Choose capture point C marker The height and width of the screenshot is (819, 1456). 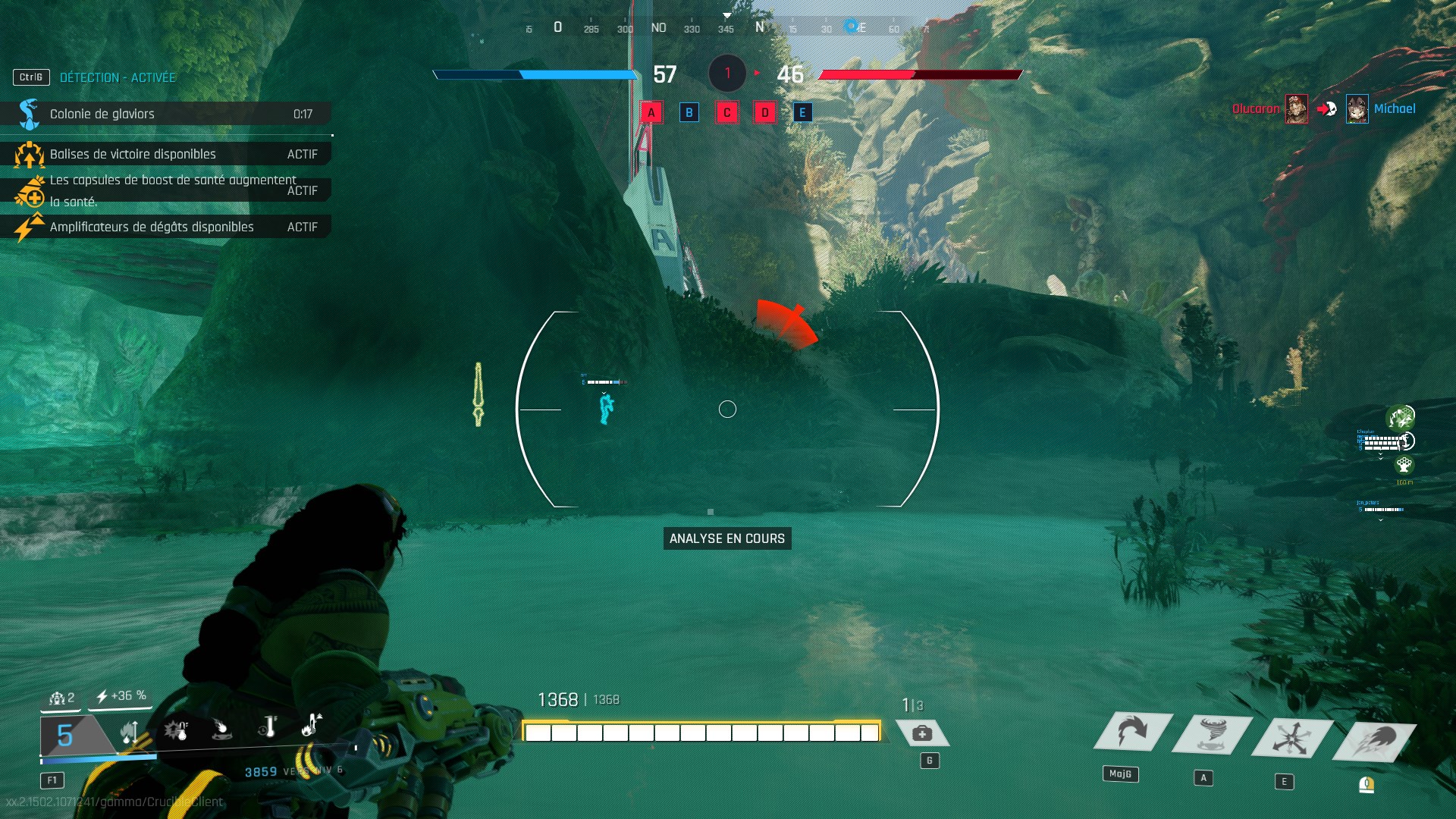click(726, 113)
